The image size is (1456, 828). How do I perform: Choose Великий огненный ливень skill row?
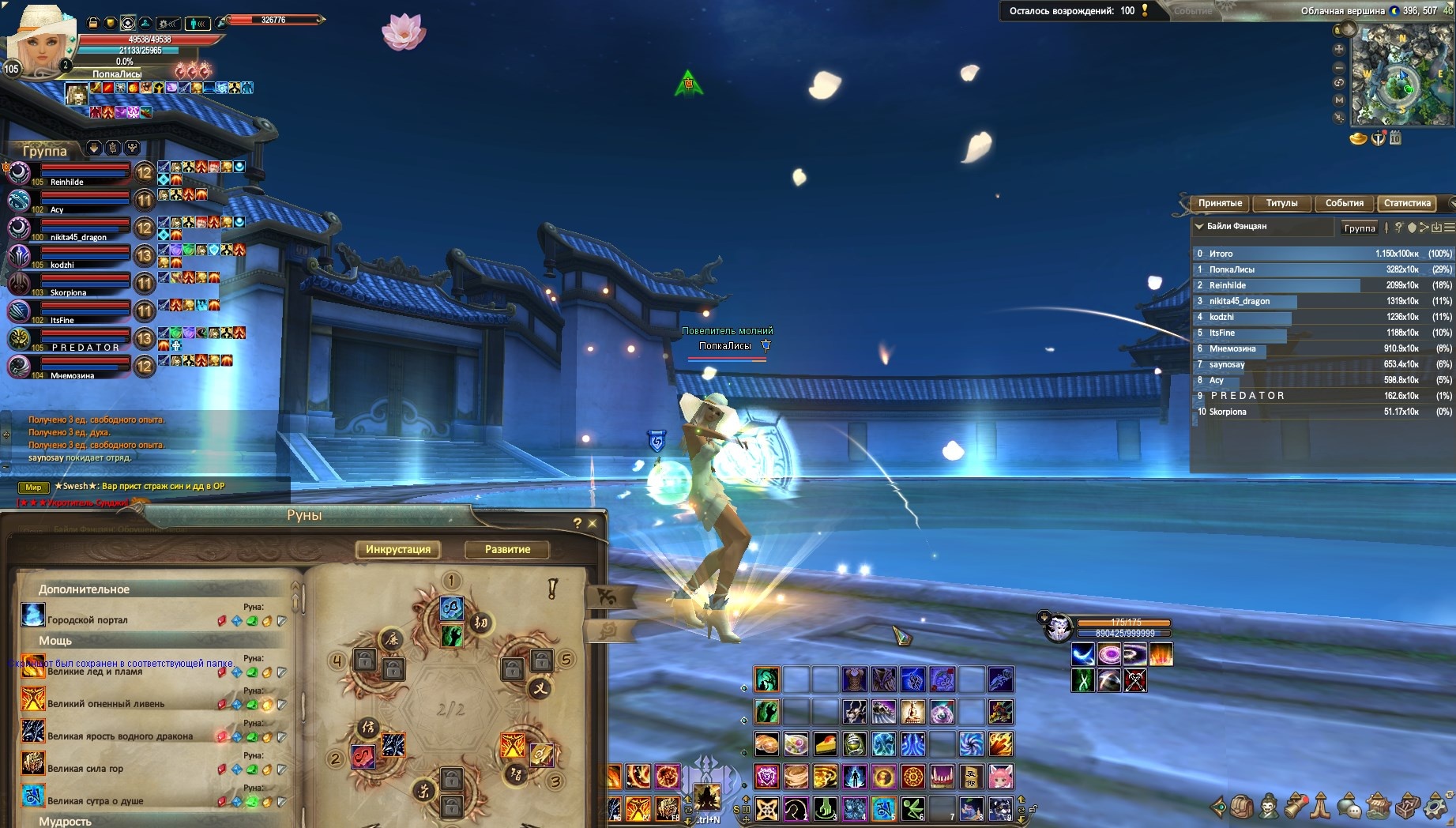(106, 703)
